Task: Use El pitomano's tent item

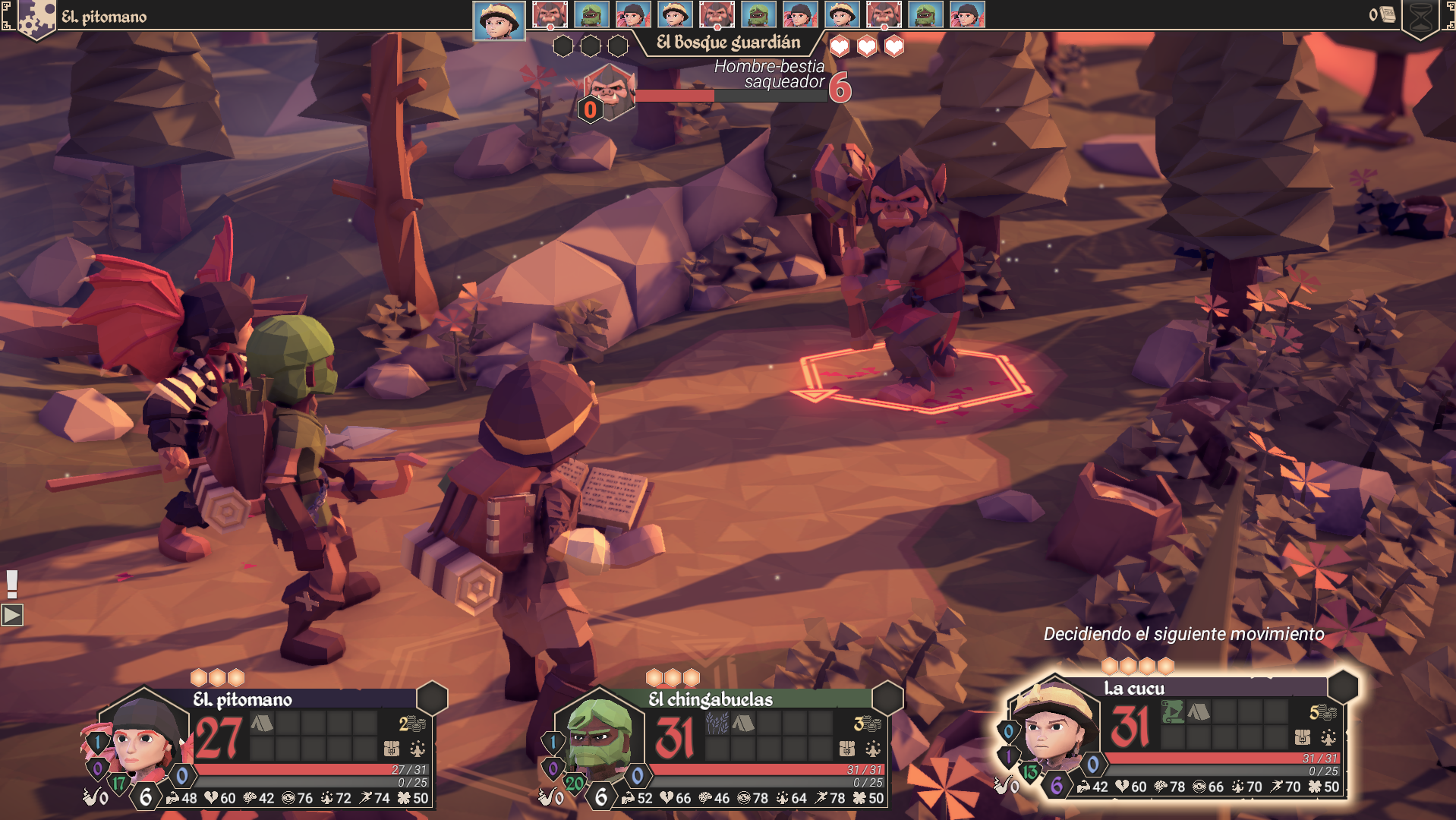Action: 262,723
